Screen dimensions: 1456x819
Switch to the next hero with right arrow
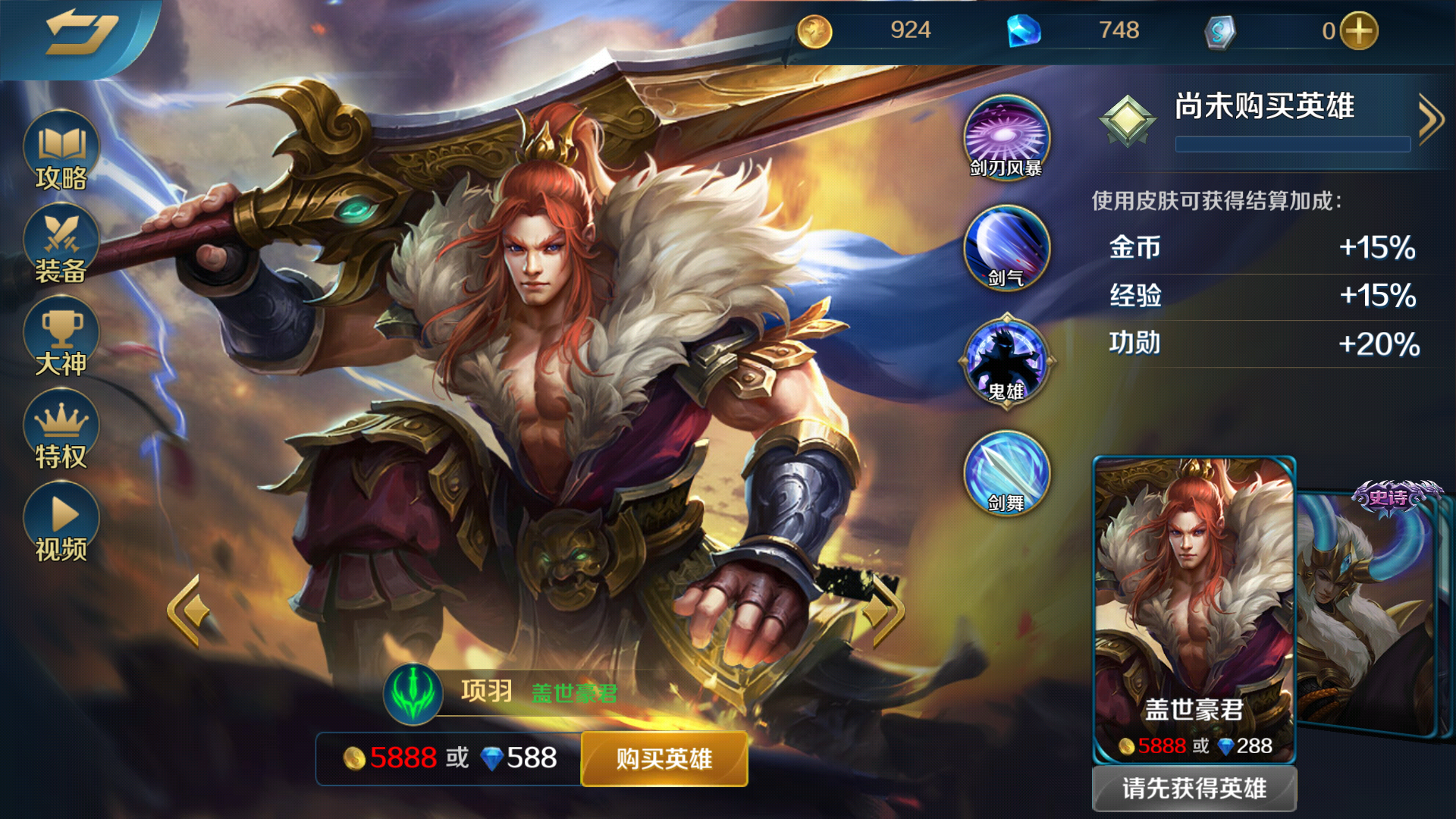883,611
